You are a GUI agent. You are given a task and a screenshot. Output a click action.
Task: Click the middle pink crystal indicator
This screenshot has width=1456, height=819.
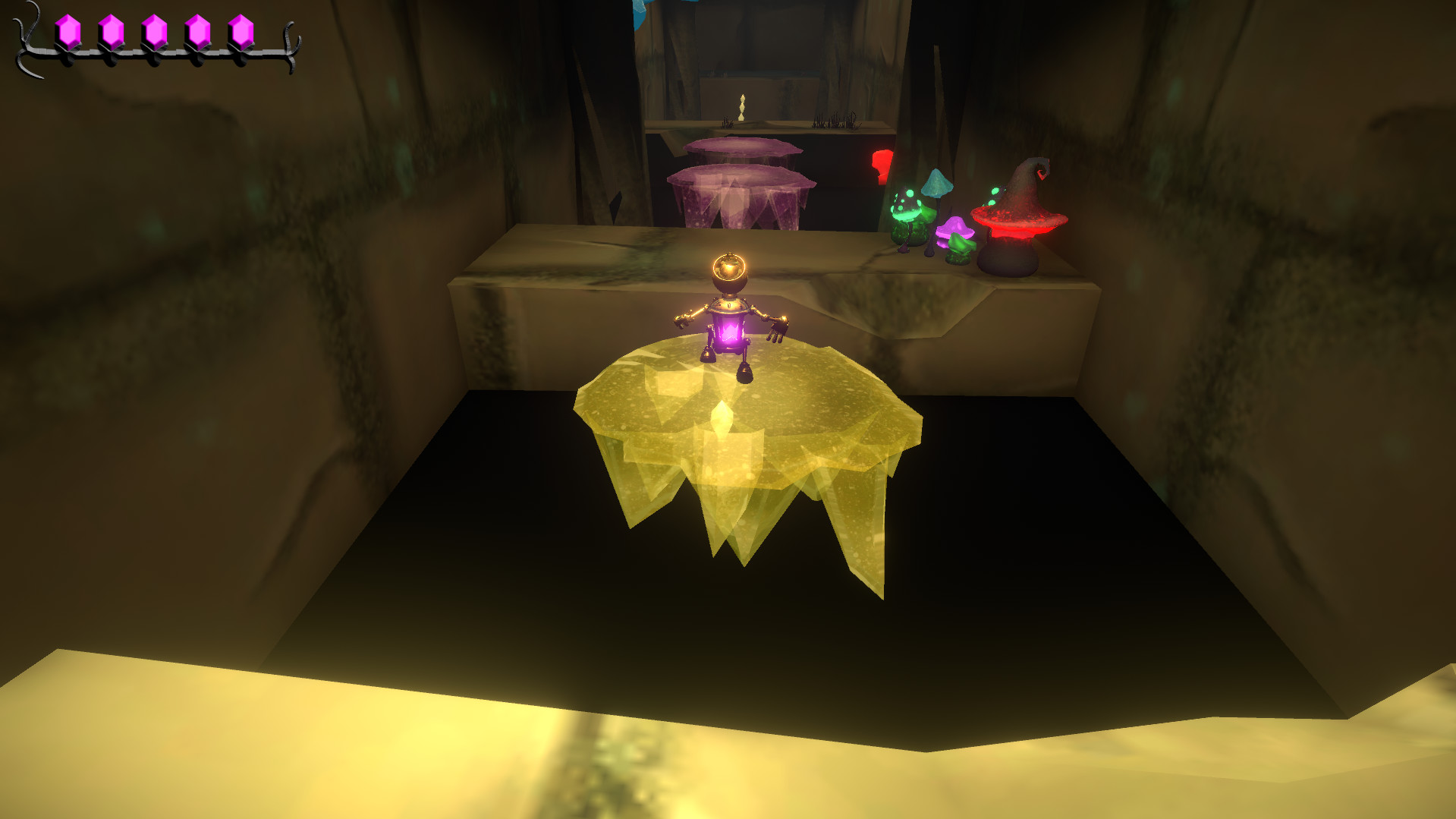(155, 30)
